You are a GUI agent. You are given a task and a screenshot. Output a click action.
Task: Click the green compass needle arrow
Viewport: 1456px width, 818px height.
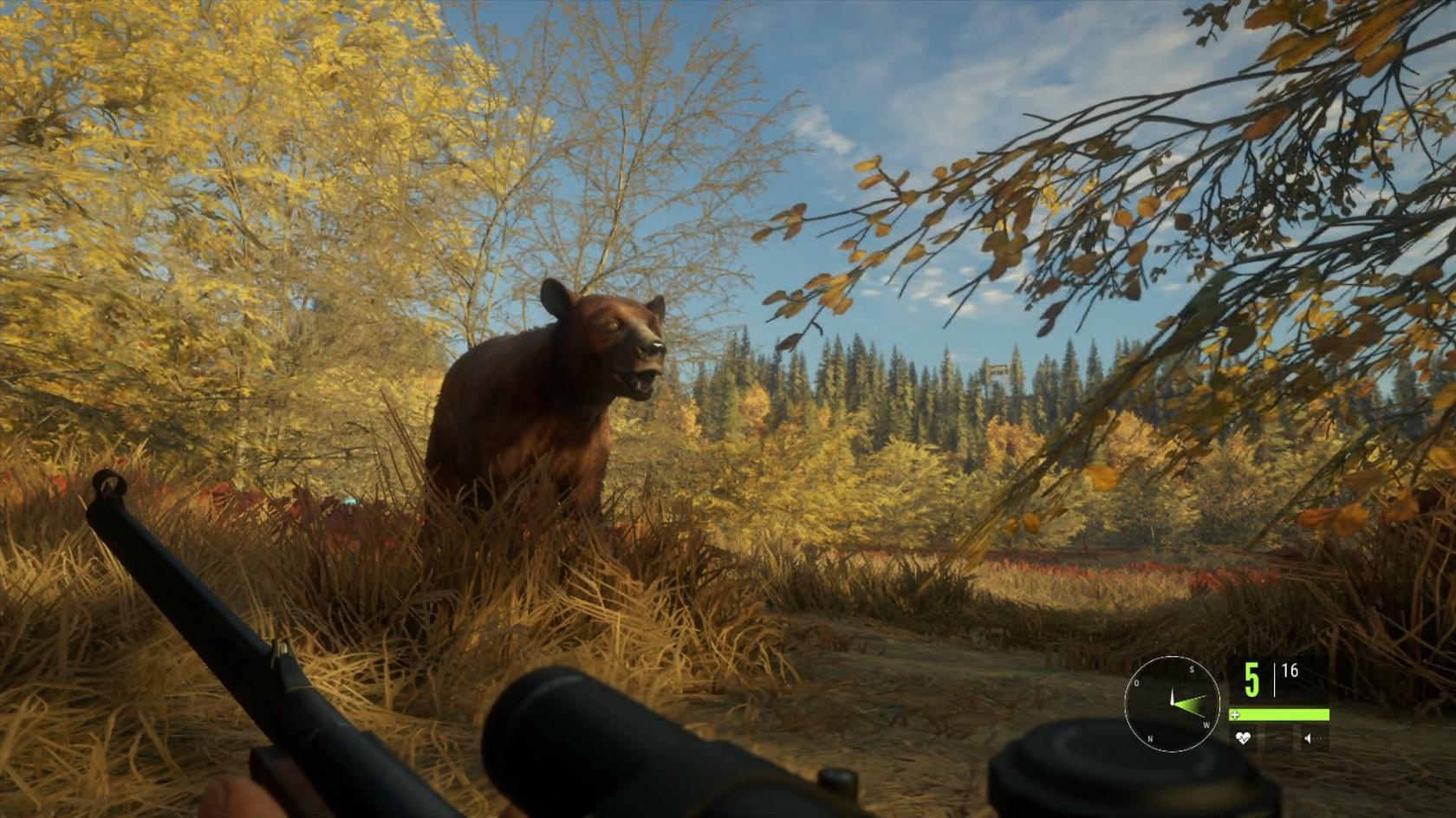(1187, 704)
